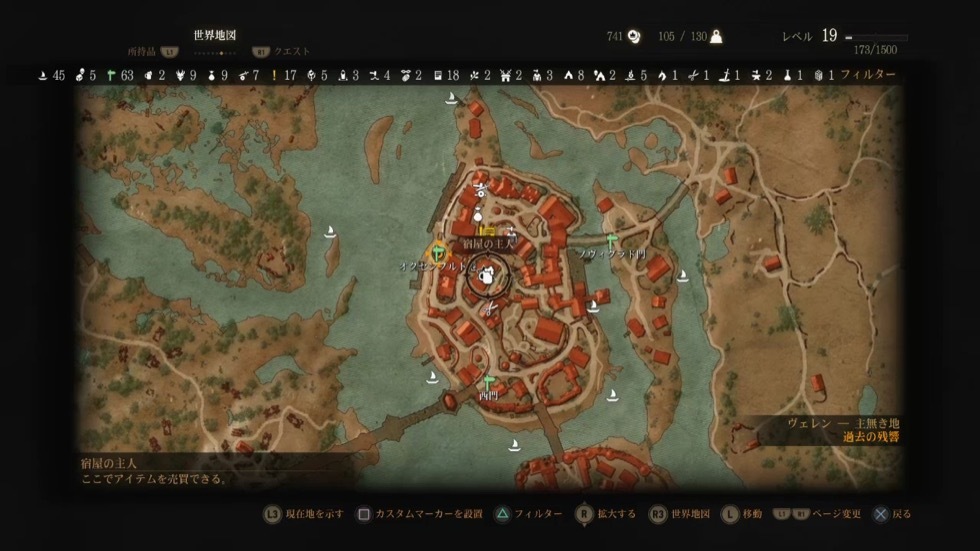Click the boat marker north of the city

click(x=451, y=98)
